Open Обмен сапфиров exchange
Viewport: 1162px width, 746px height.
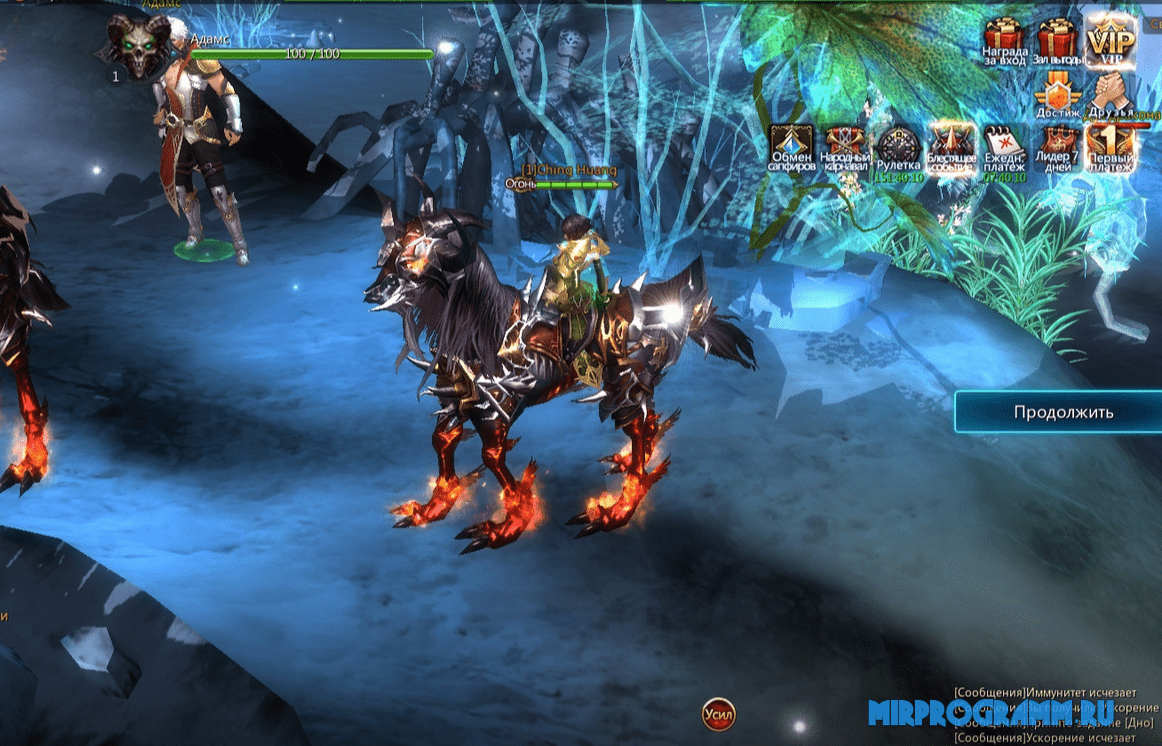792,148
